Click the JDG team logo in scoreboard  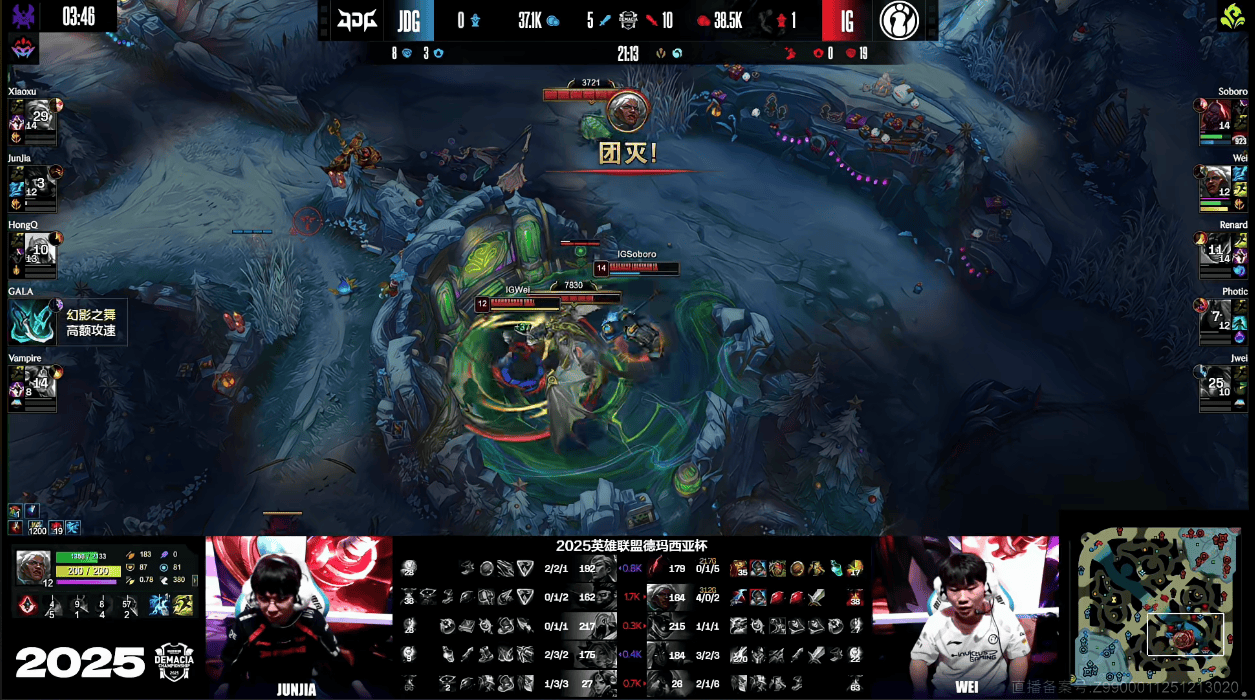click(x=357, y=20)
